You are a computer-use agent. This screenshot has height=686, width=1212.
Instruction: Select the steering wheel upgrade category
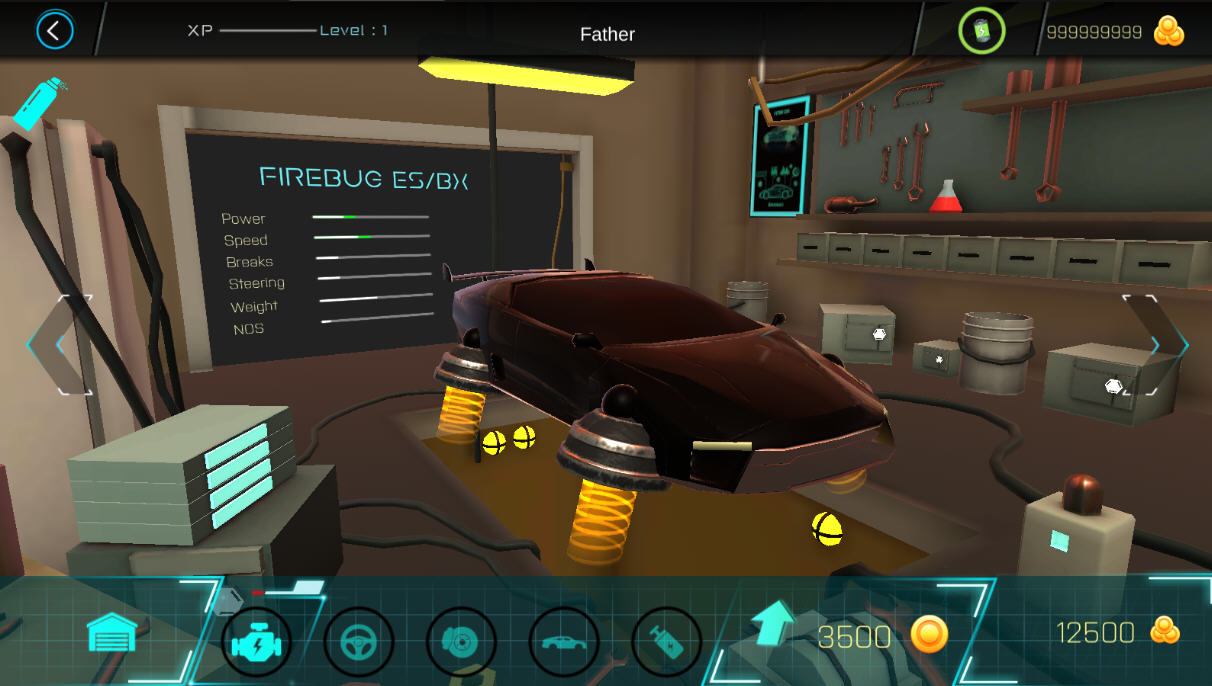359,641
